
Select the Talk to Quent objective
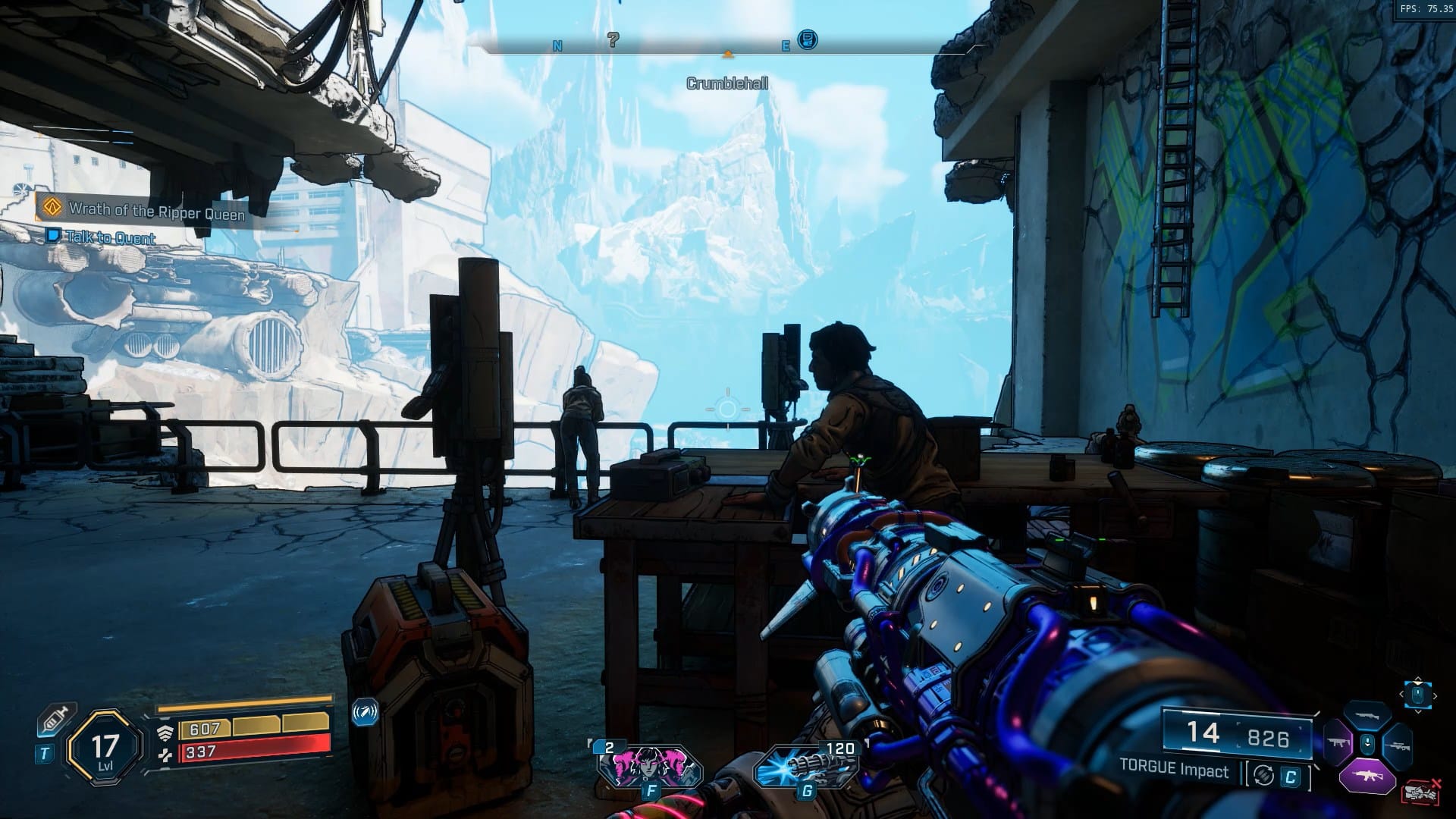(111, 237)
